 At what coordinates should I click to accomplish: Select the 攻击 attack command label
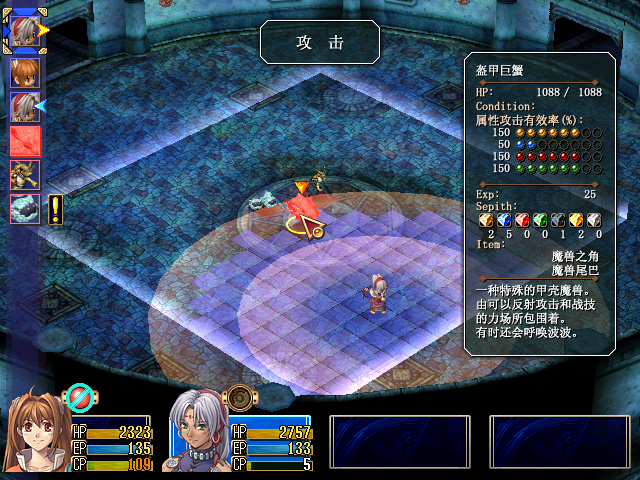coord(319,42)
